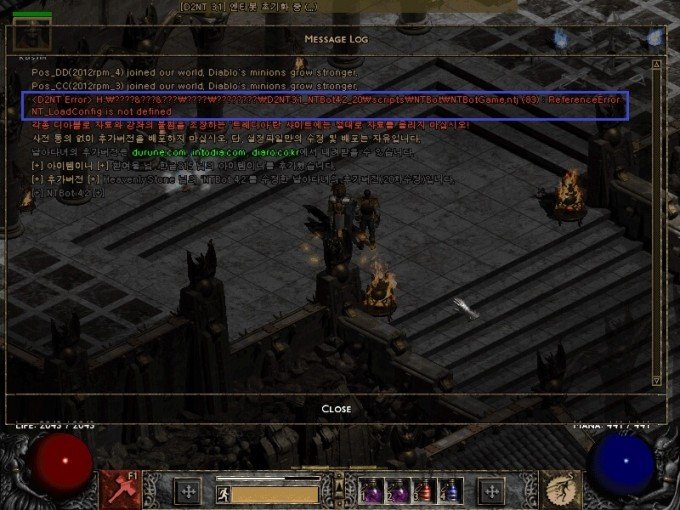Viewport: 680px width, 510px height.
Task: Use the potion in belt slot 1
Action: 371,490
